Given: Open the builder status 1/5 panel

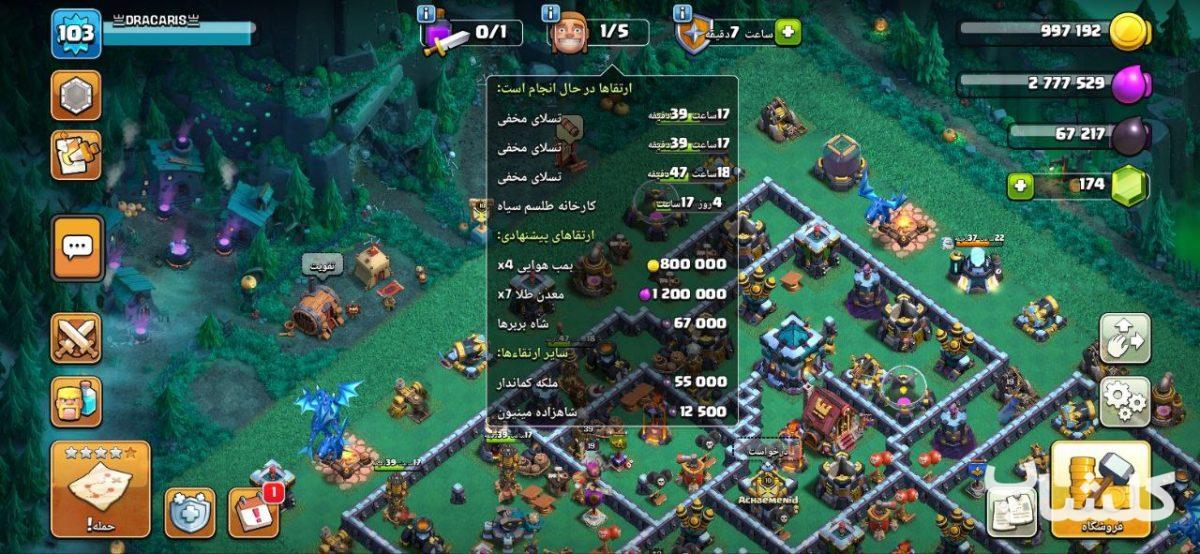Looking at the screenshot, I should pos(598,32).
